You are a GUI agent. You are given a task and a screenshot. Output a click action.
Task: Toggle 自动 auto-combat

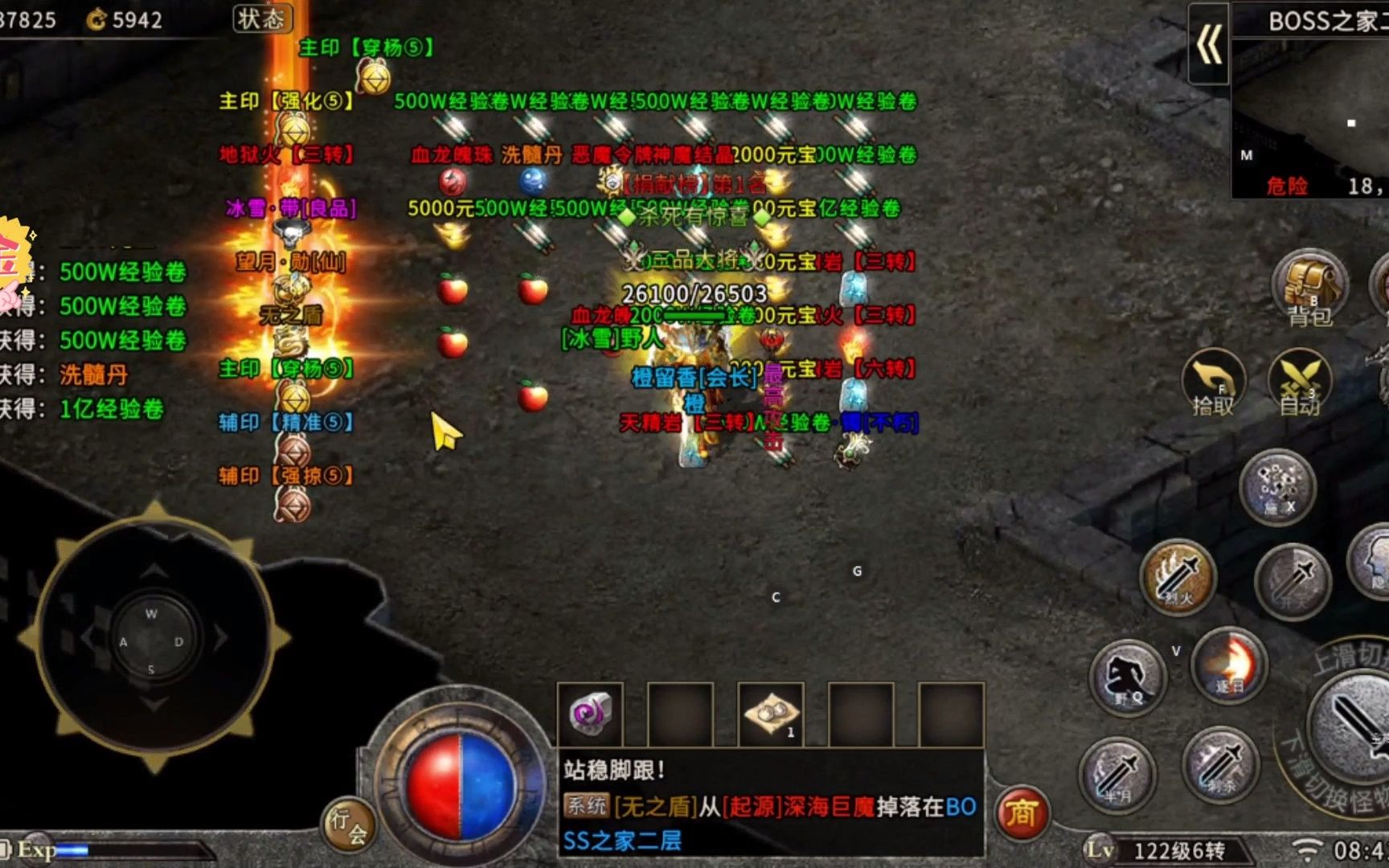point(1299,382)
